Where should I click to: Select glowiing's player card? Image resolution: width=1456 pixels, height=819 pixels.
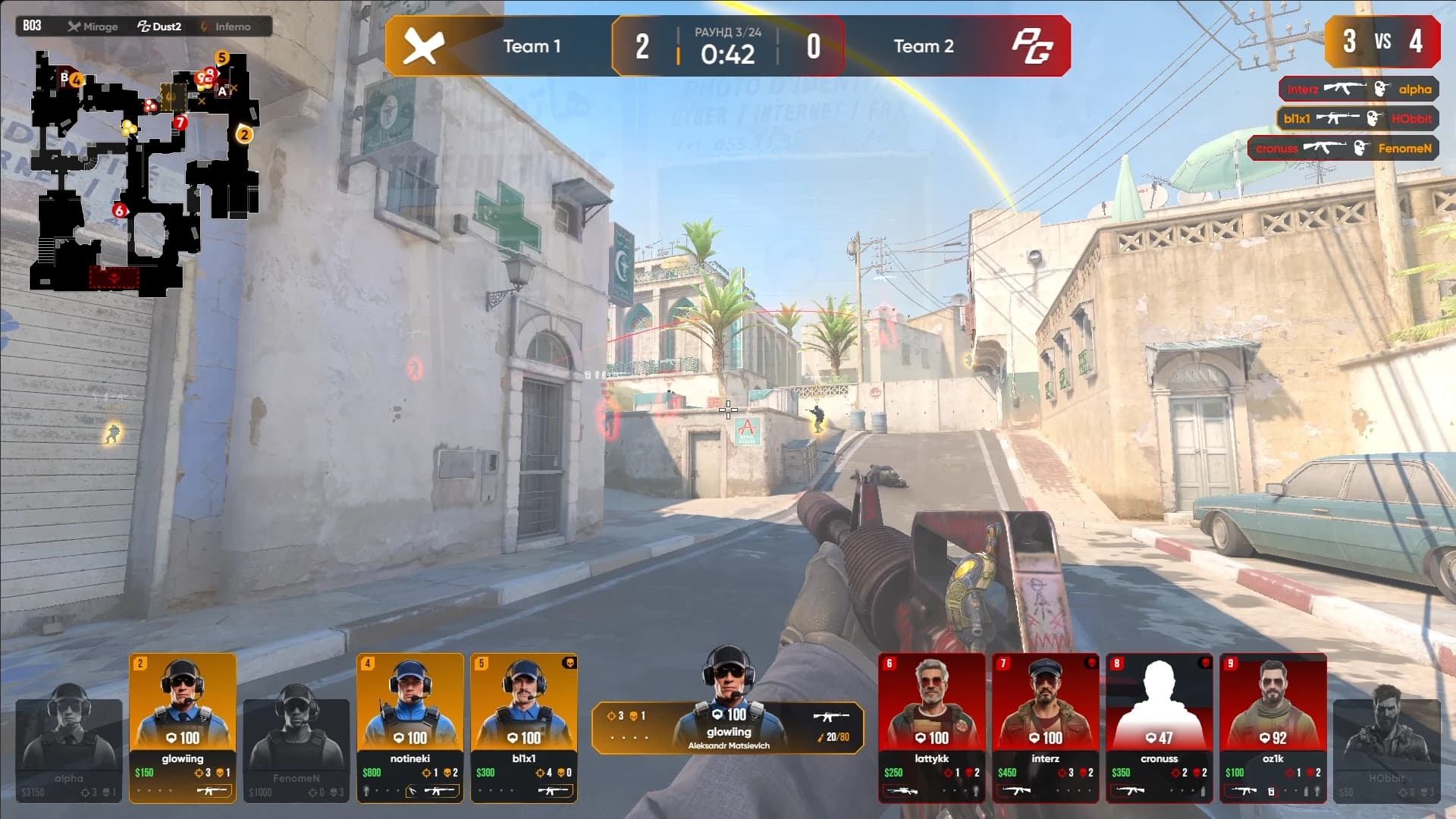pyautogui.click(x=183, y=726)
